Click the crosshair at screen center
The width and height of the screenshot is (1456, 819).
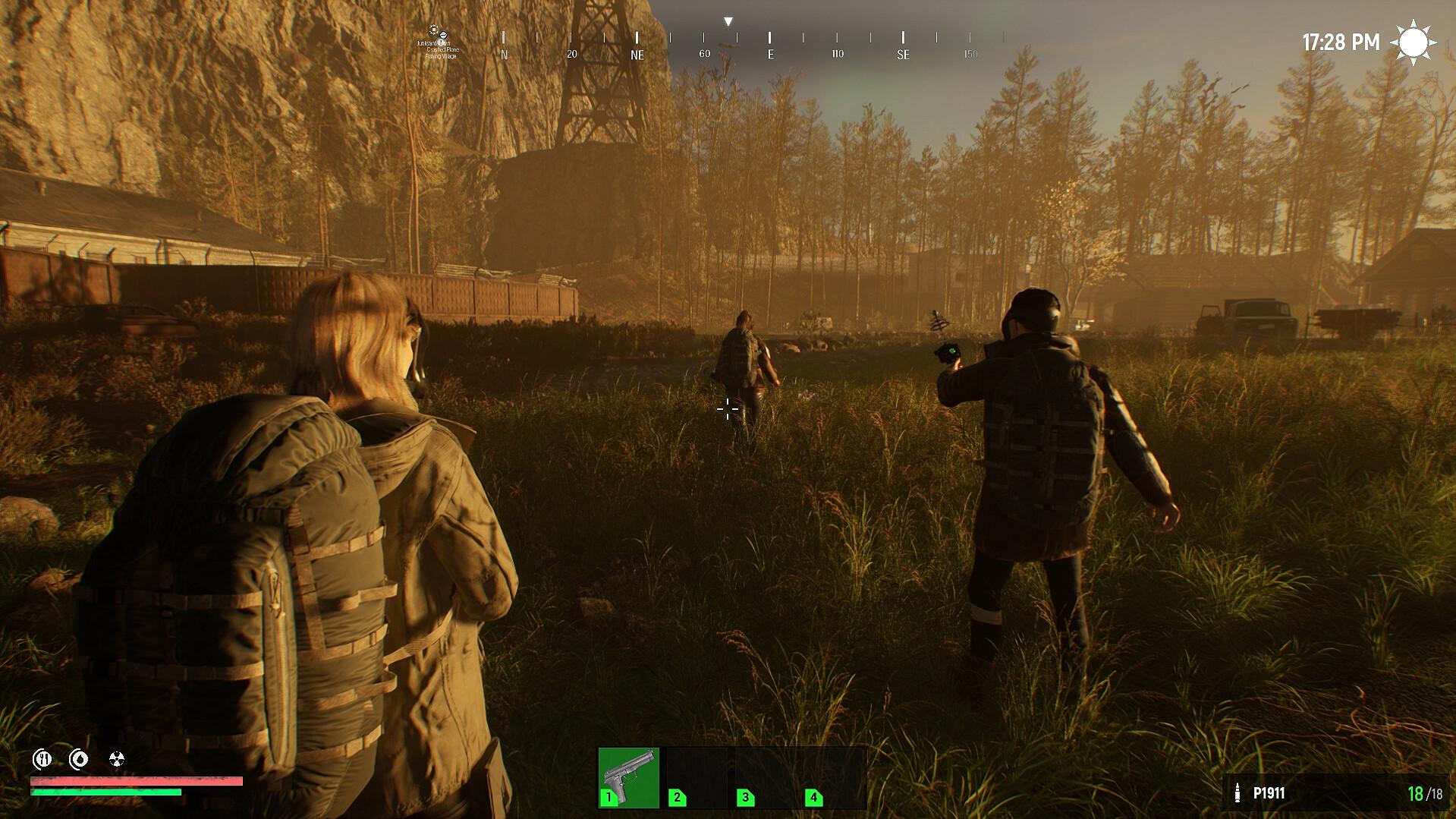point(728,409)
